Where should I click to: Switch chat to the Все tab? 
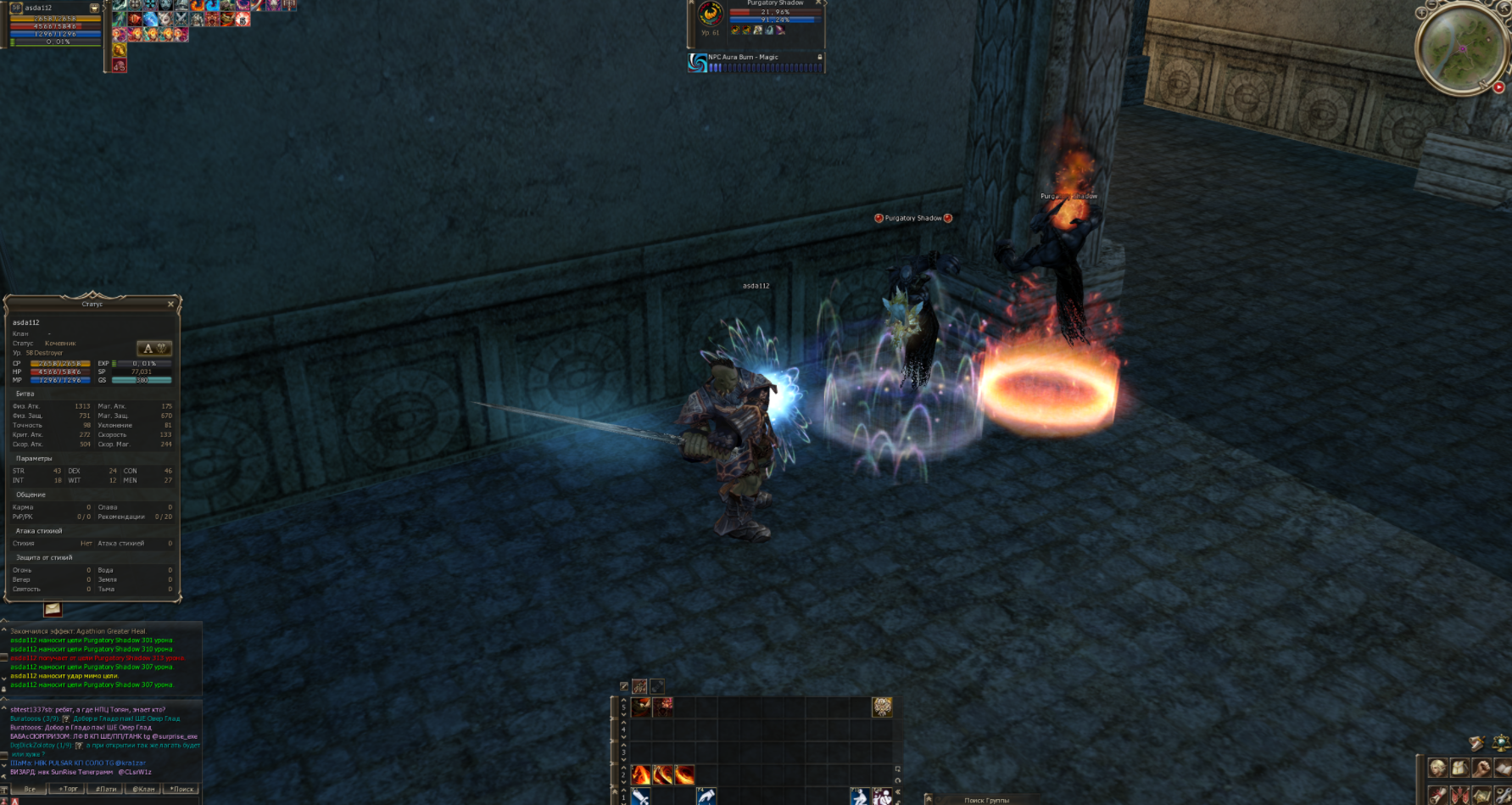30,789
